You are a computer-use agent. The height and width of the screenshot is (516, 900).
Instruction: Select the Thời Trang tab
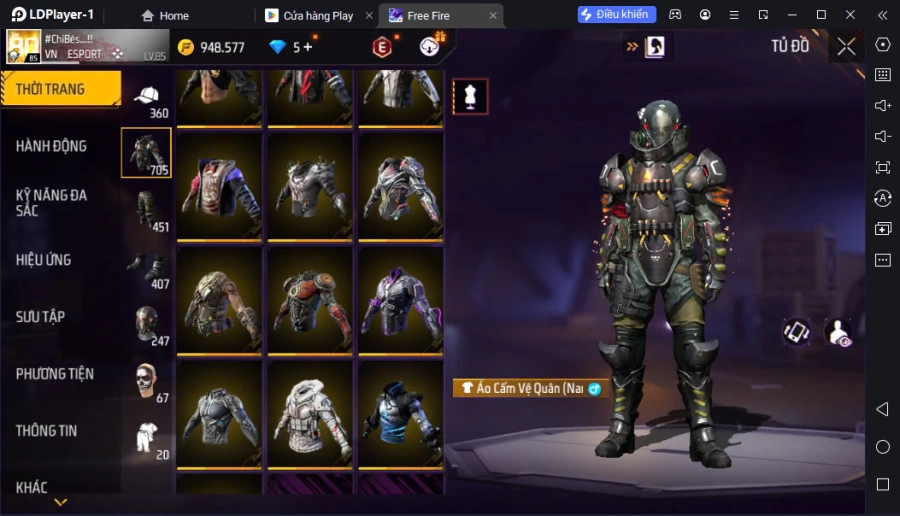(51, 89)
